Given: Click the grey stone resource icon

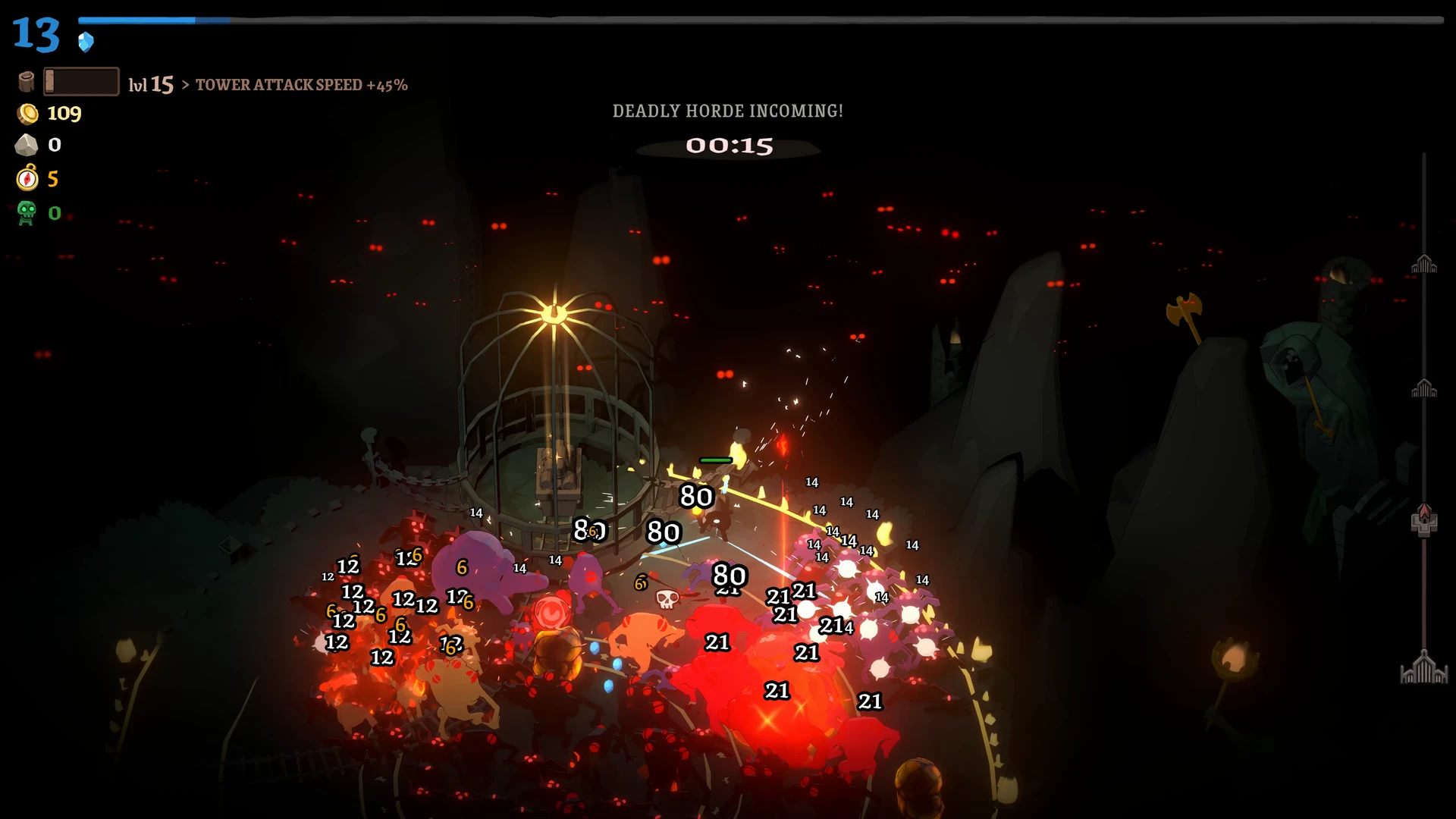Looking at the screenshot, I should click(x=27, y=145).
